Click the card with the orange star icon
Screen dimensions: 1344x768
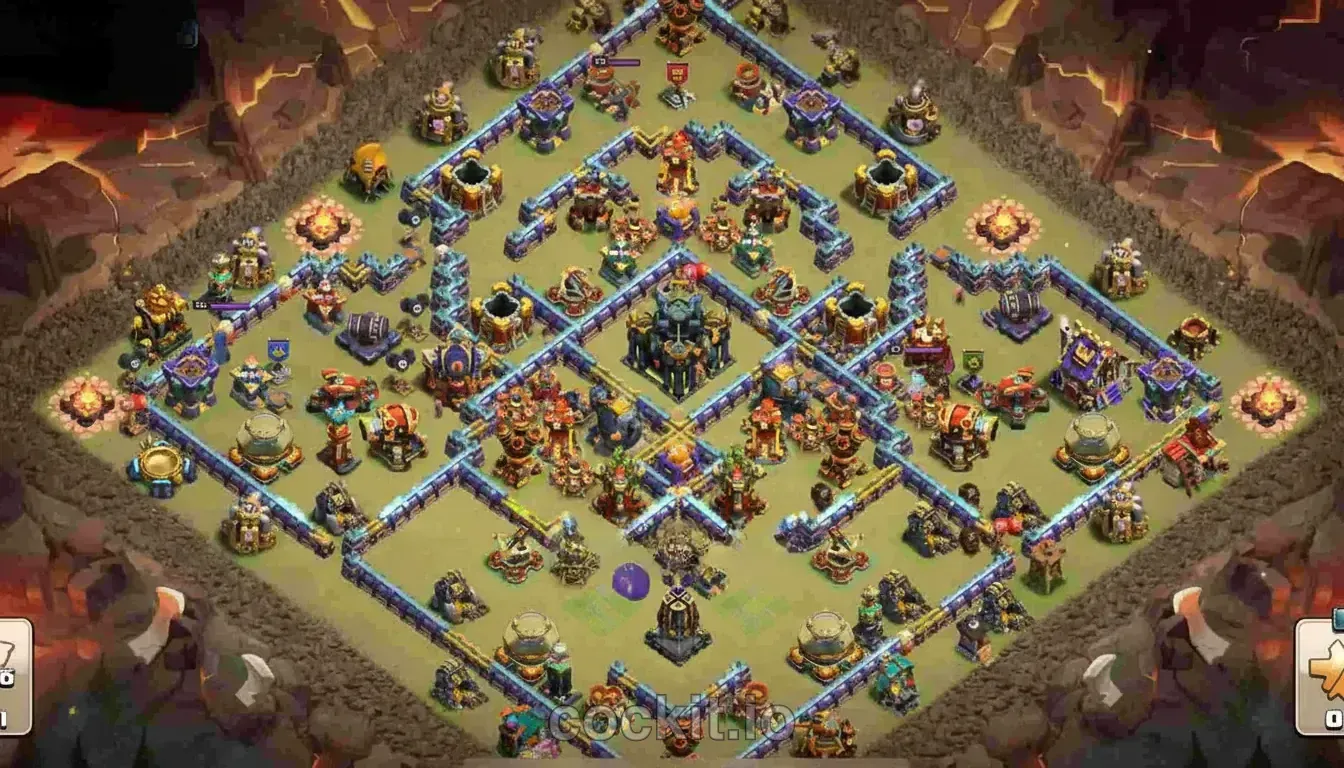click(1322, 676)
